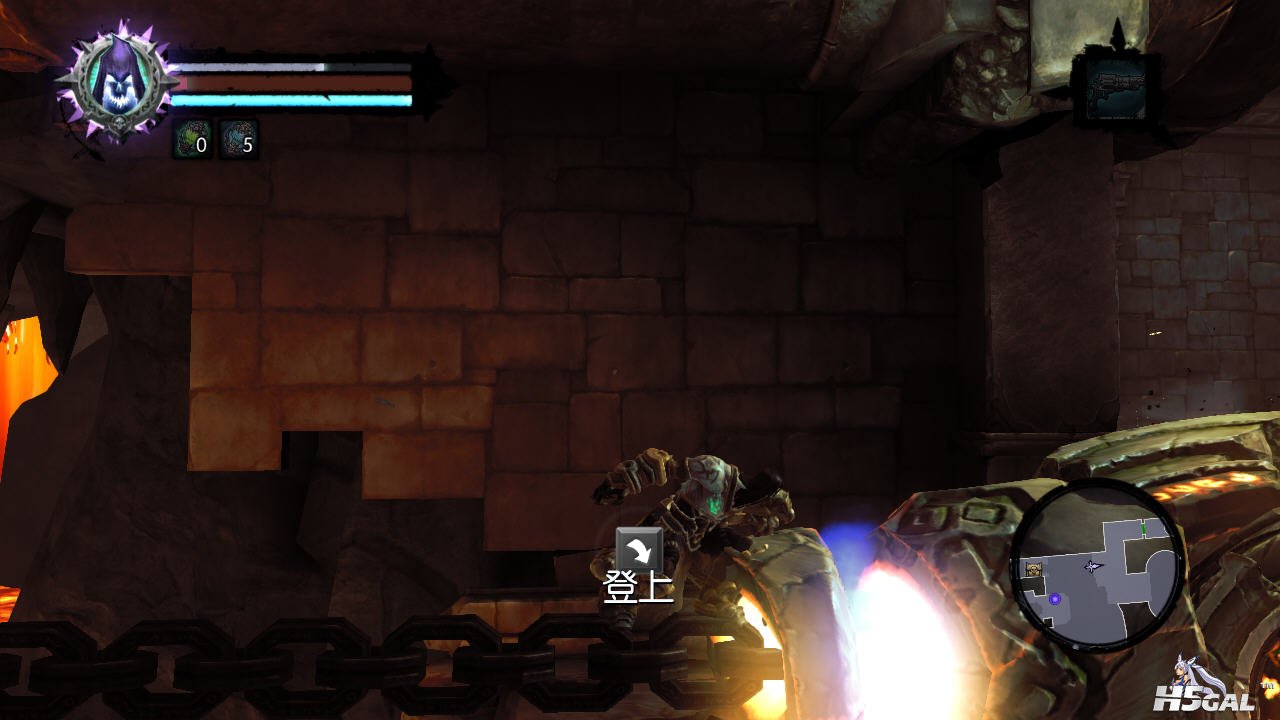Click the green door marker on minimap
Image resolution: width=1280 pixels, height=720 pixels.
(x=1143, y=525)
